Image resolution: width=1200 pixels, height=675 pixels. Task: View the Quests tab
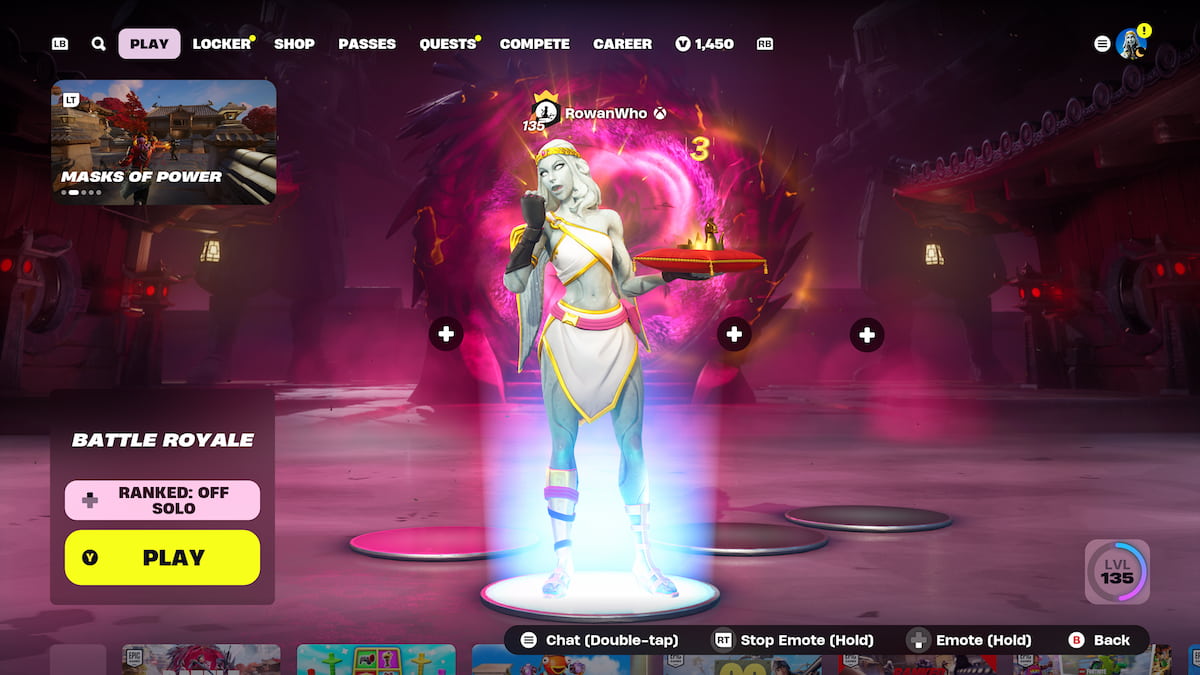(x=447, y=44)
